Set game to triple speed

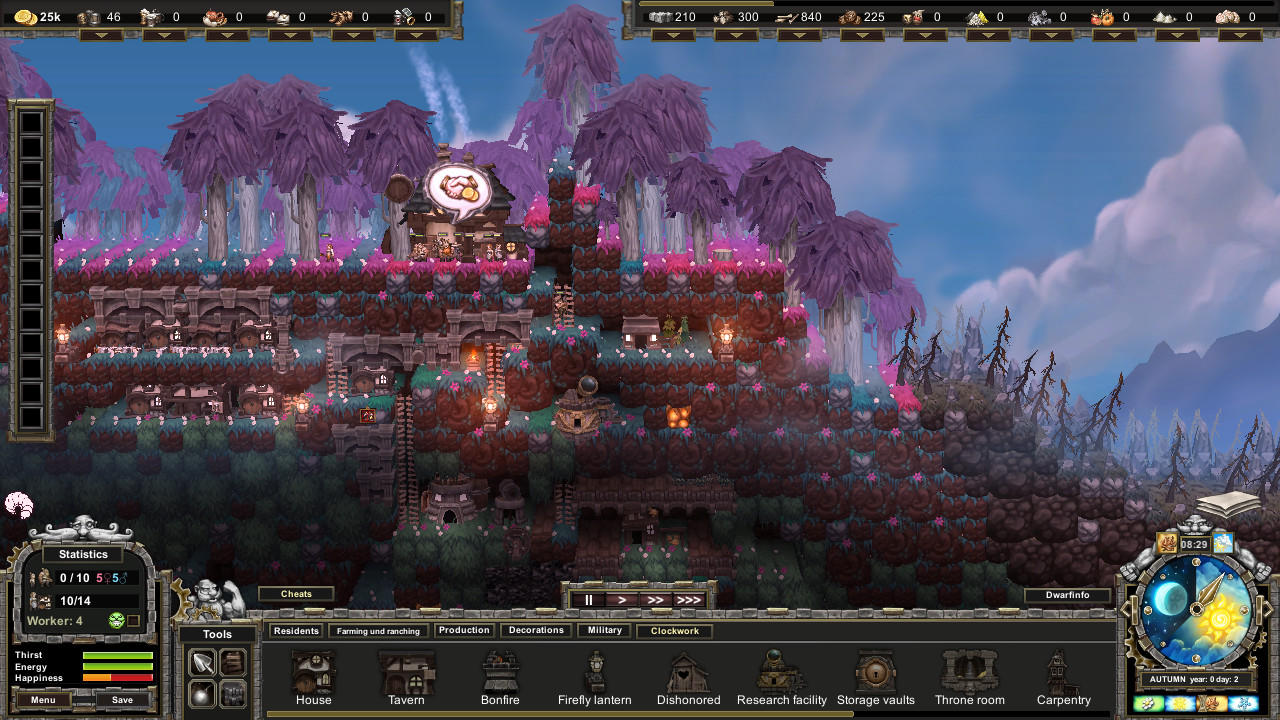point(688,600)
